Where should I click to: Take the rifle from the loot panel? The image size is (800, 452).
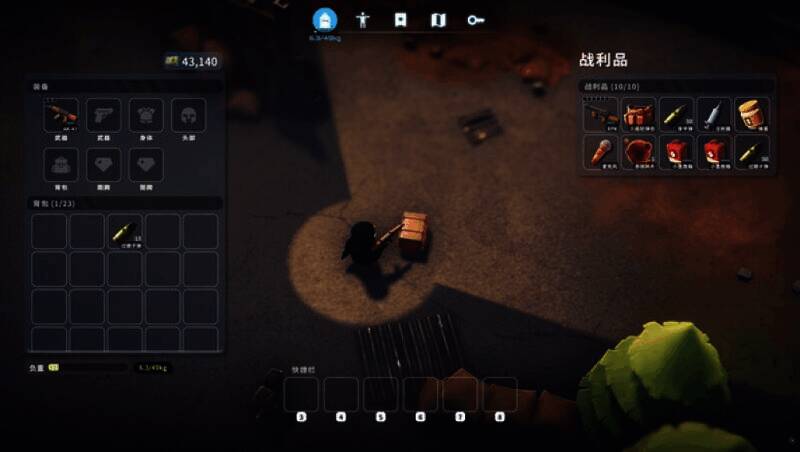601,114
